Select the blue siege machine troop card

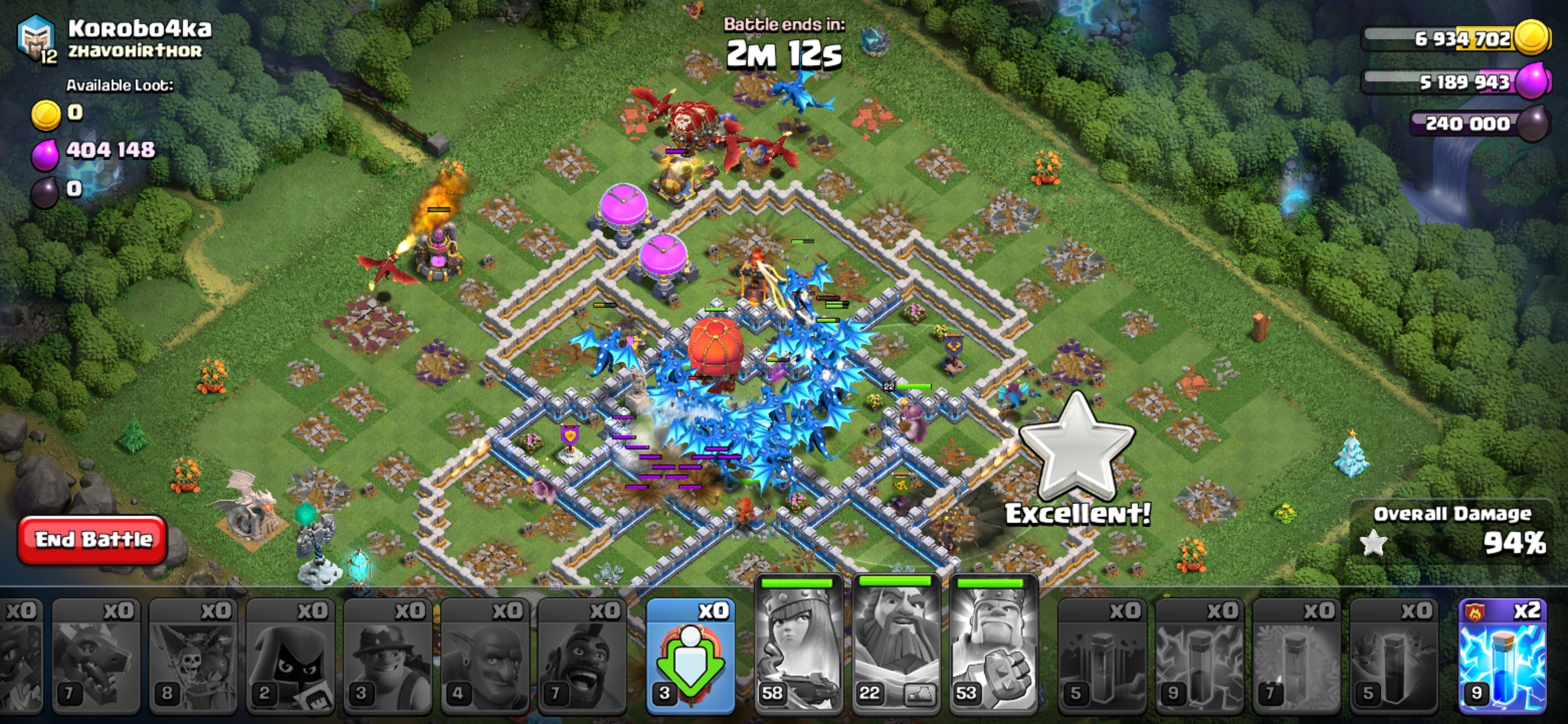pyautogui.click(x=691, y=656)
